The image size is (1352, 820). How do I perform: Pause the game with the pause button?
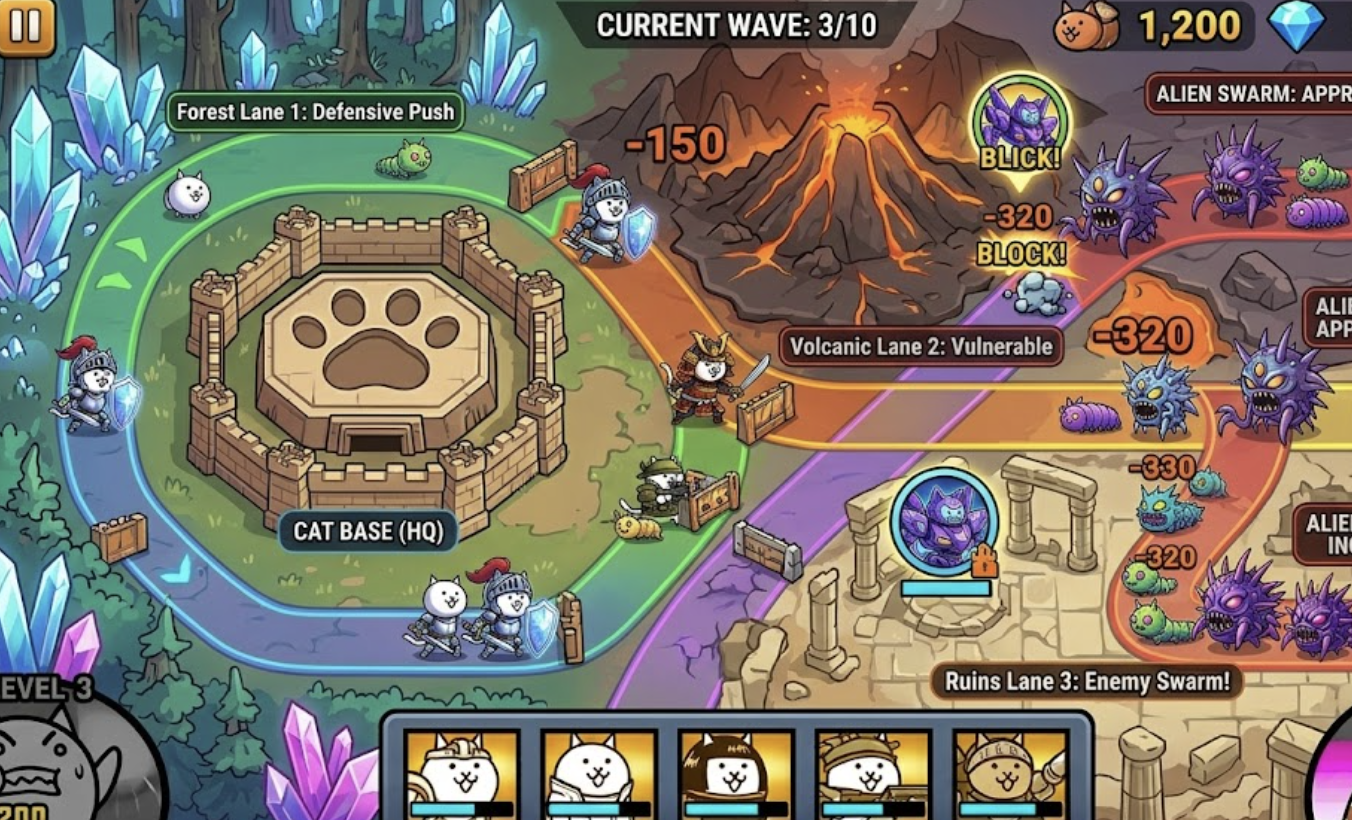tap(25, 26)
